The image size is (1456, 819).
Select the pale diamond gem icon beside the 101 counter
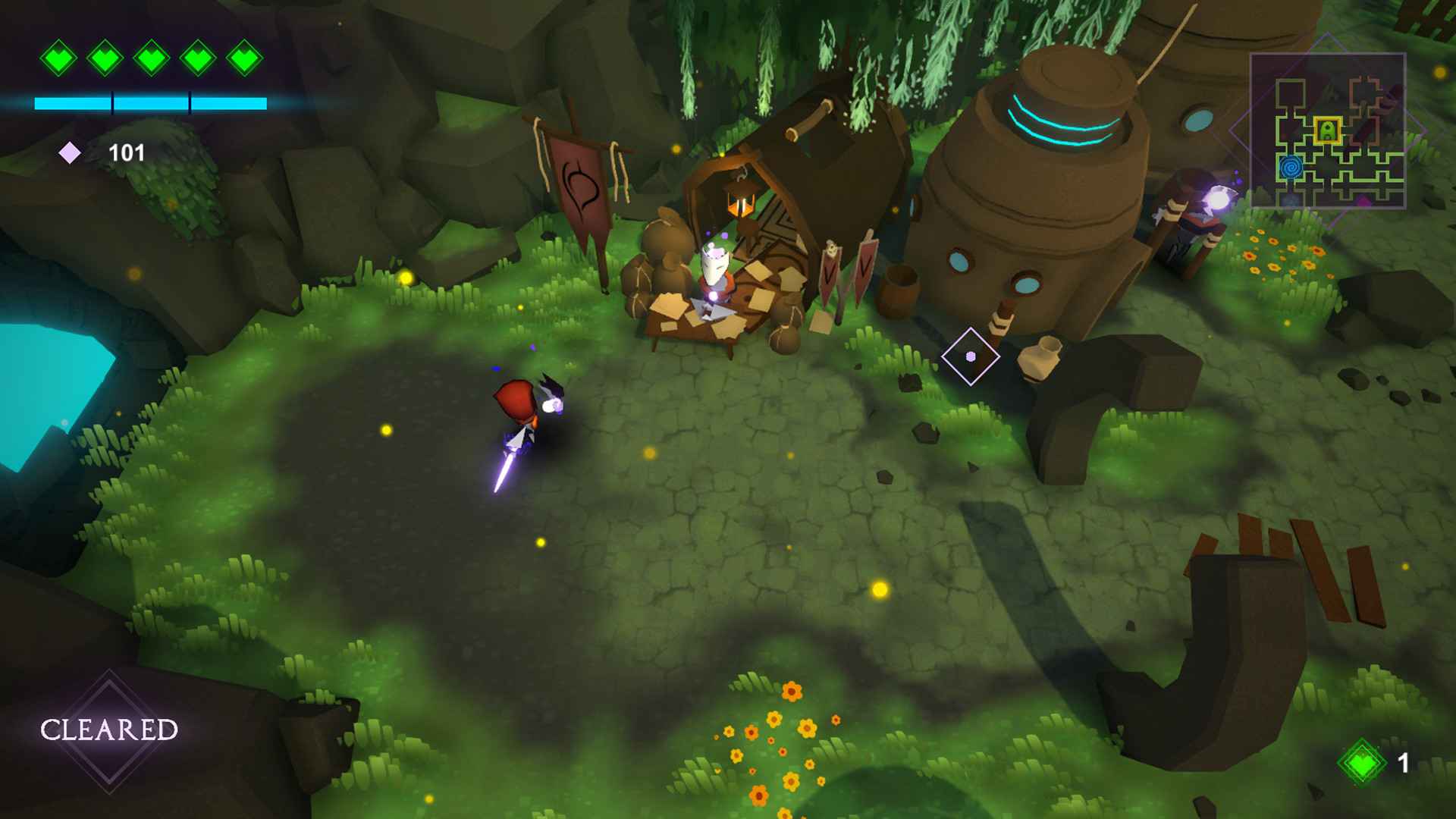71,152
